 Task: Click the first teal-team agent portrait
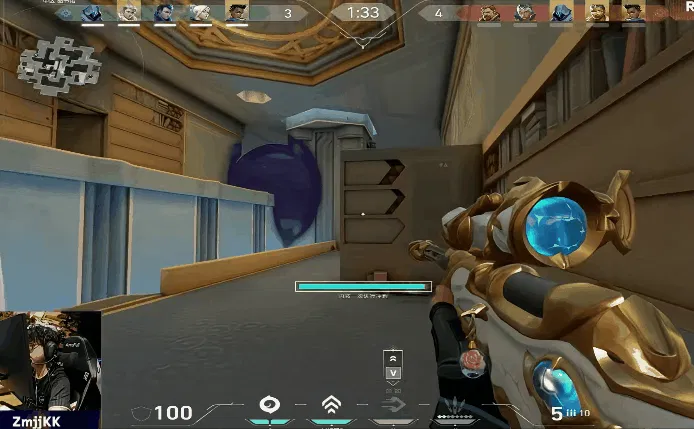click(x=92, y=12)
